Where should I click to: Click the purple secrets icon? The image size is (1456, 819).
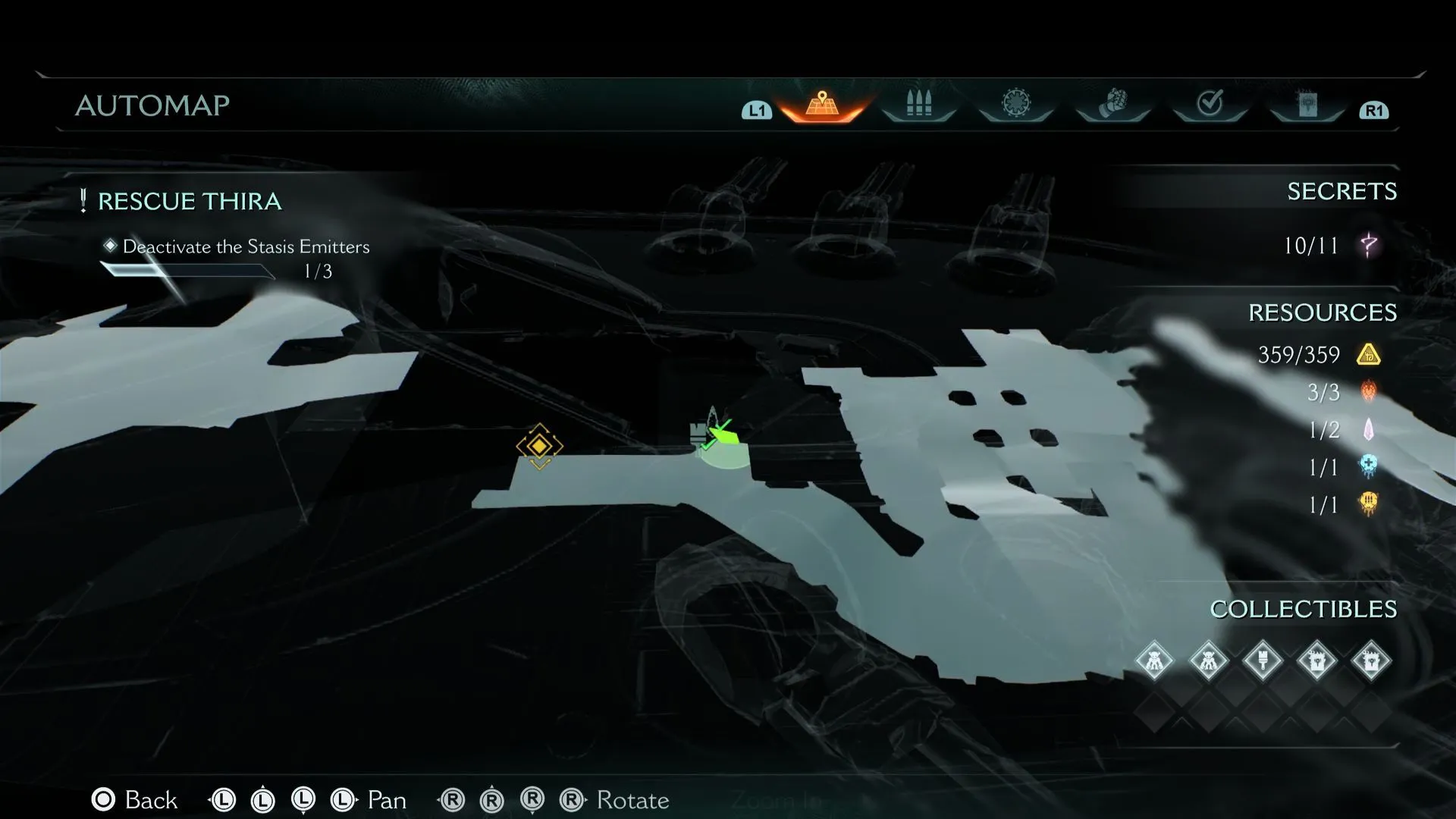click(x=1369, y=245)
